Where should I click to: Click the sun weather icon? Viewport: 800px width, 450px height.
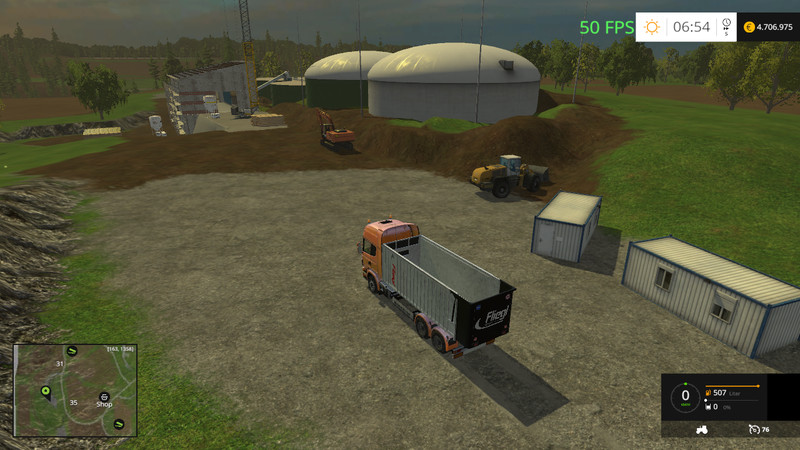coord(652,27)
